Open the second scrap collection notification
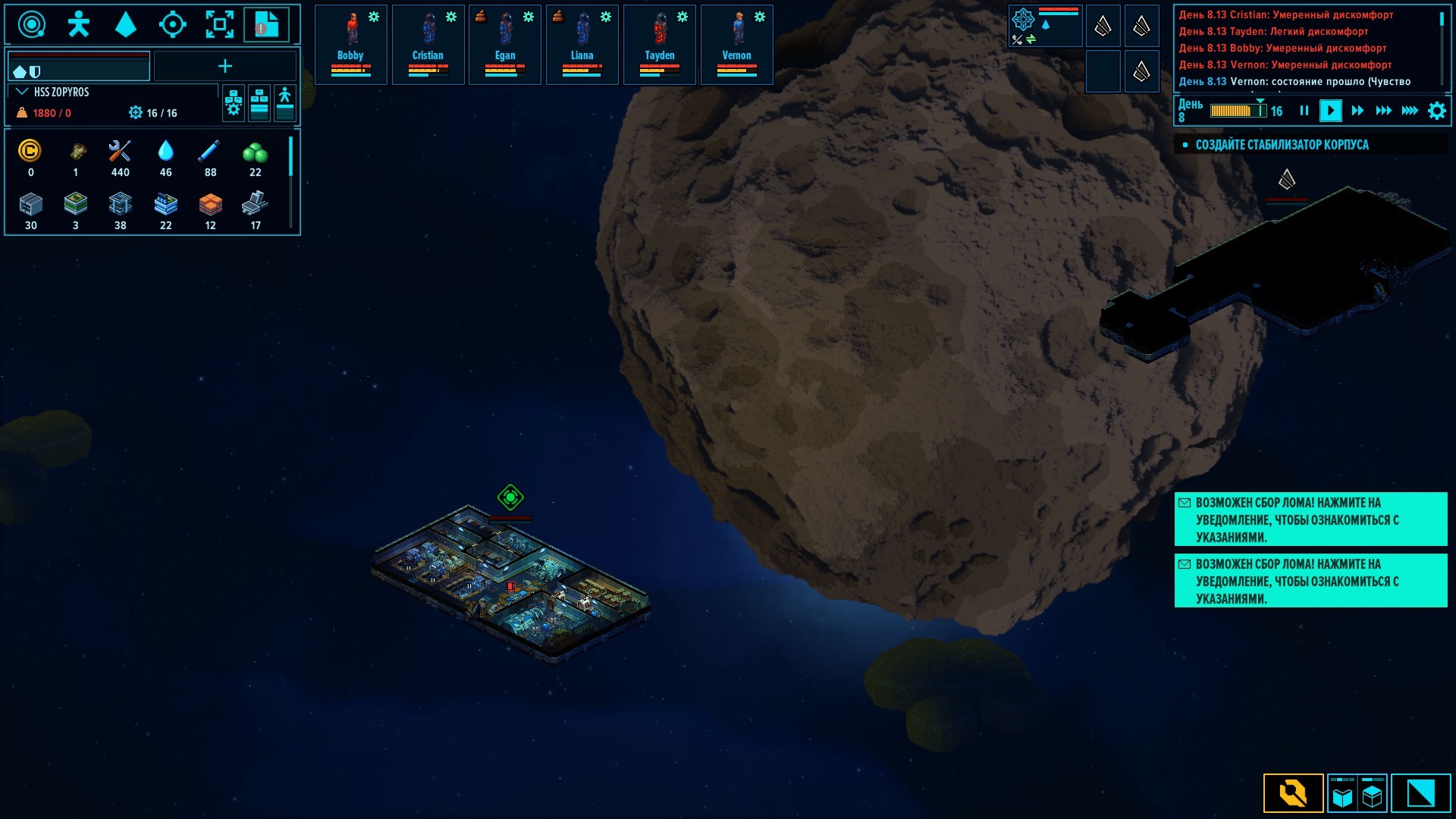 pos(1310,581)
